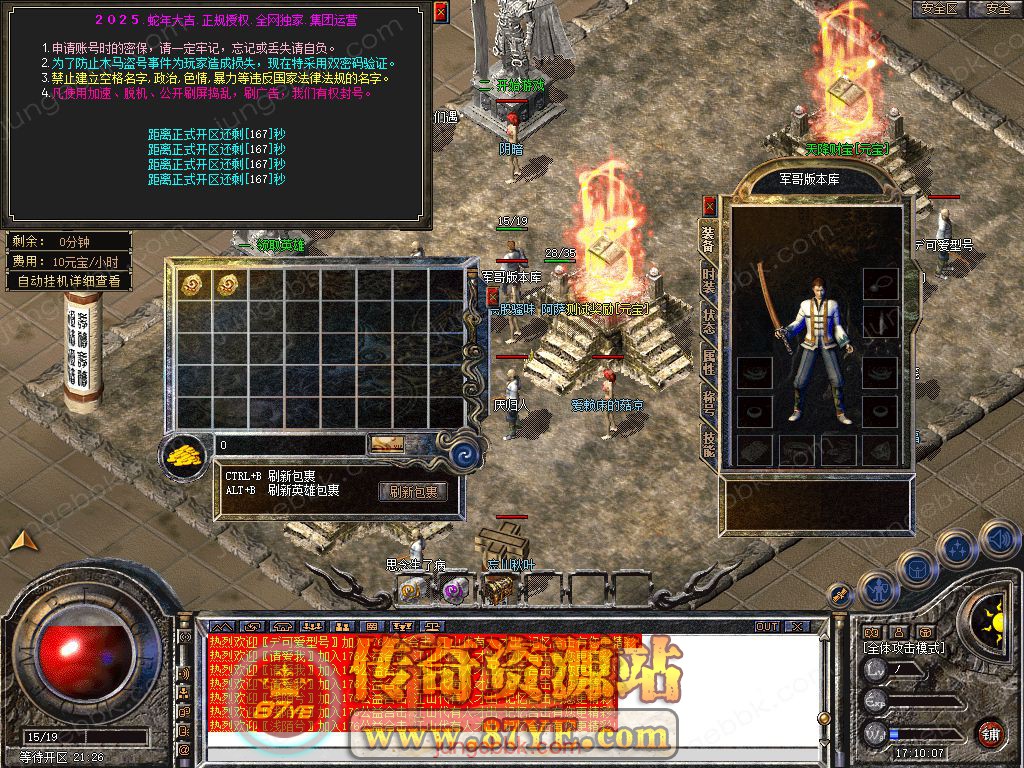1024x768 pixels.
Task: Click the treasure chest hotbar slot
Action: coord(499,591)
